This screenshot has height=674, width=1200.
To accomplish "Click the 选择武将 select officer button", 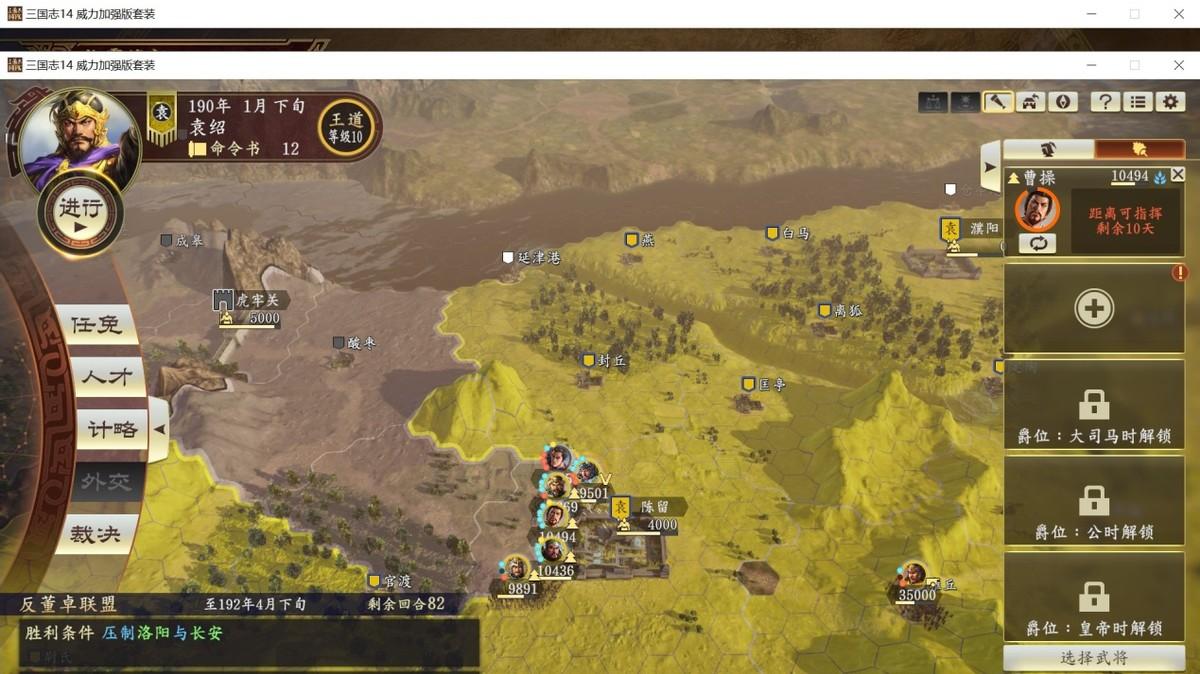I will 1094,658.
